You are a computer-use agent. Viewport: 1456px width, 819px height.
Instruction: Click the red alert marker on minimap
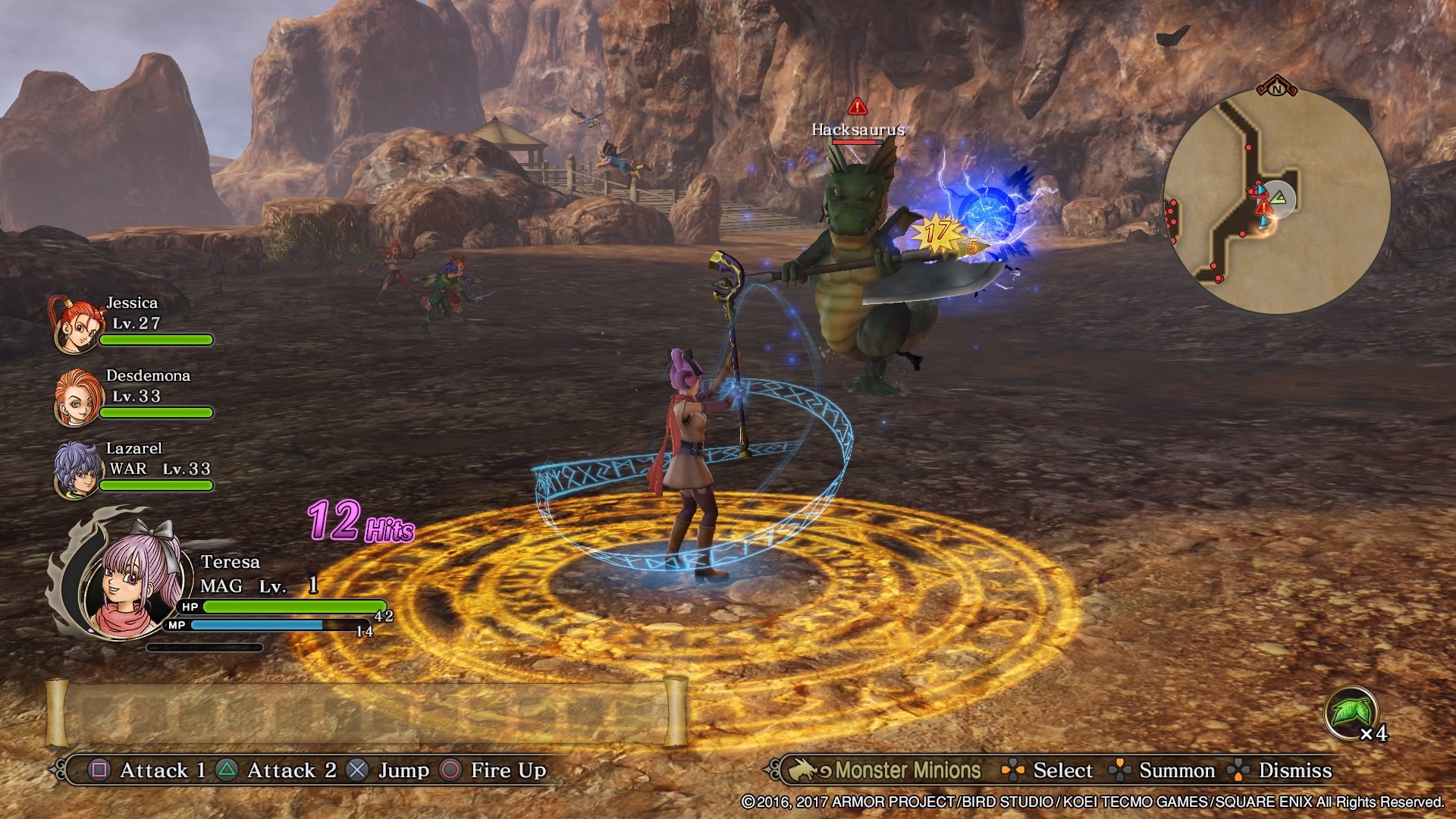(x=1263, y=207)
